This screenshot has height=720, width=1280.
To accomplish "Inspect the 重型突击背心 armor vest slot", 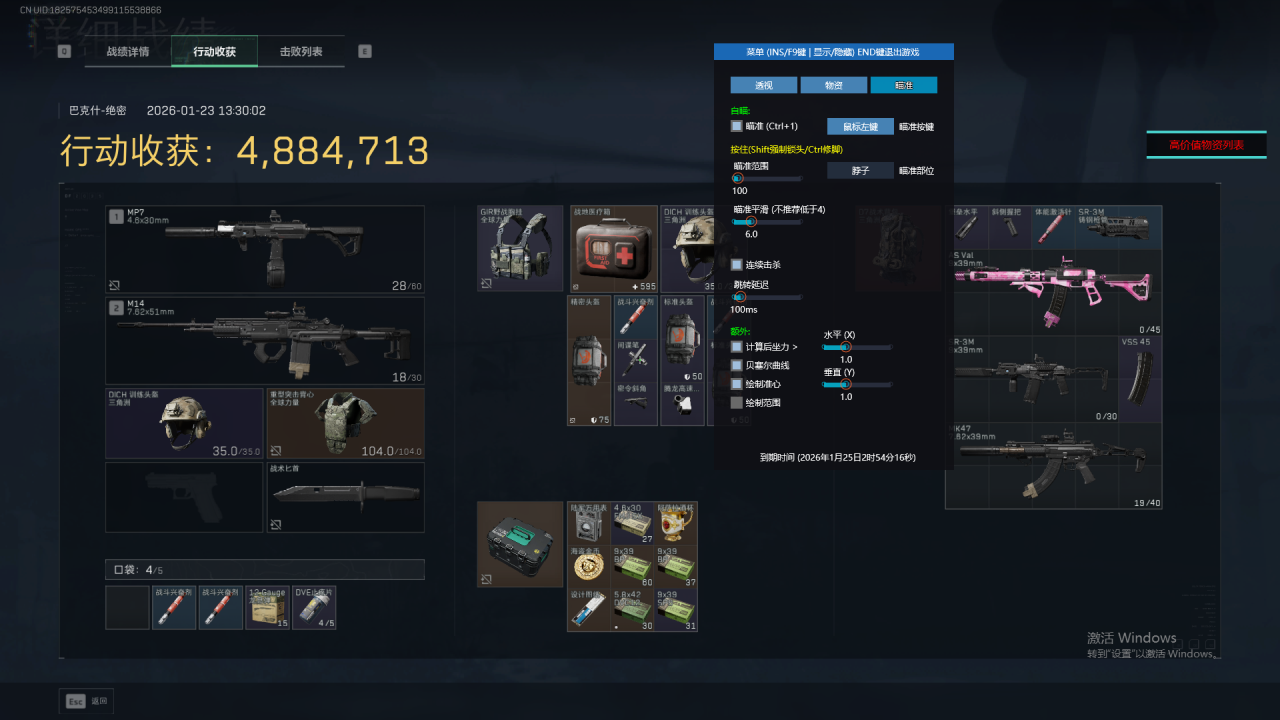I will [x=345, y=423].
